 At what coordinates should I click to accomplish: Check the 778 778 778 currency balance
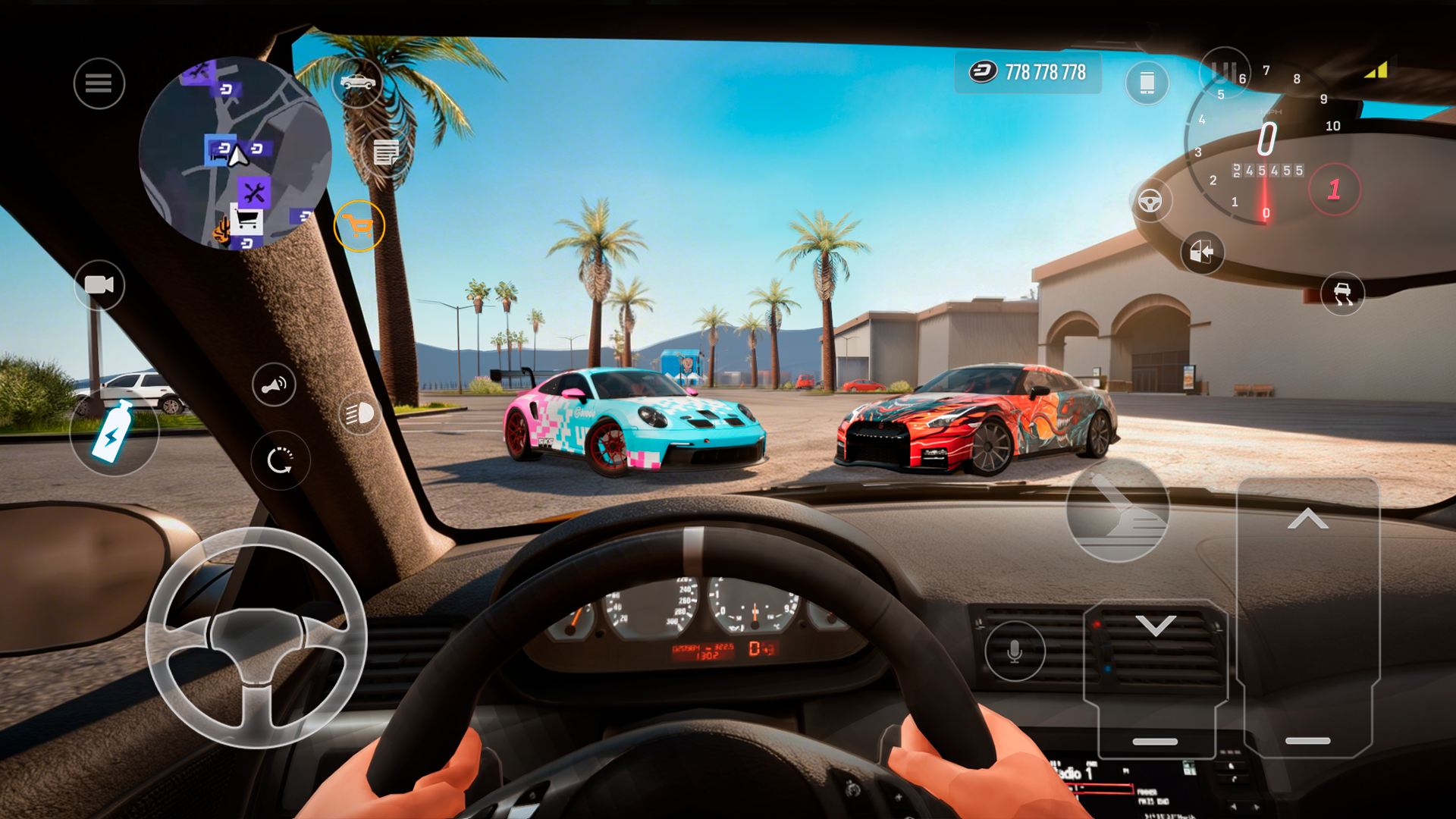click(x=1028, y=74)
